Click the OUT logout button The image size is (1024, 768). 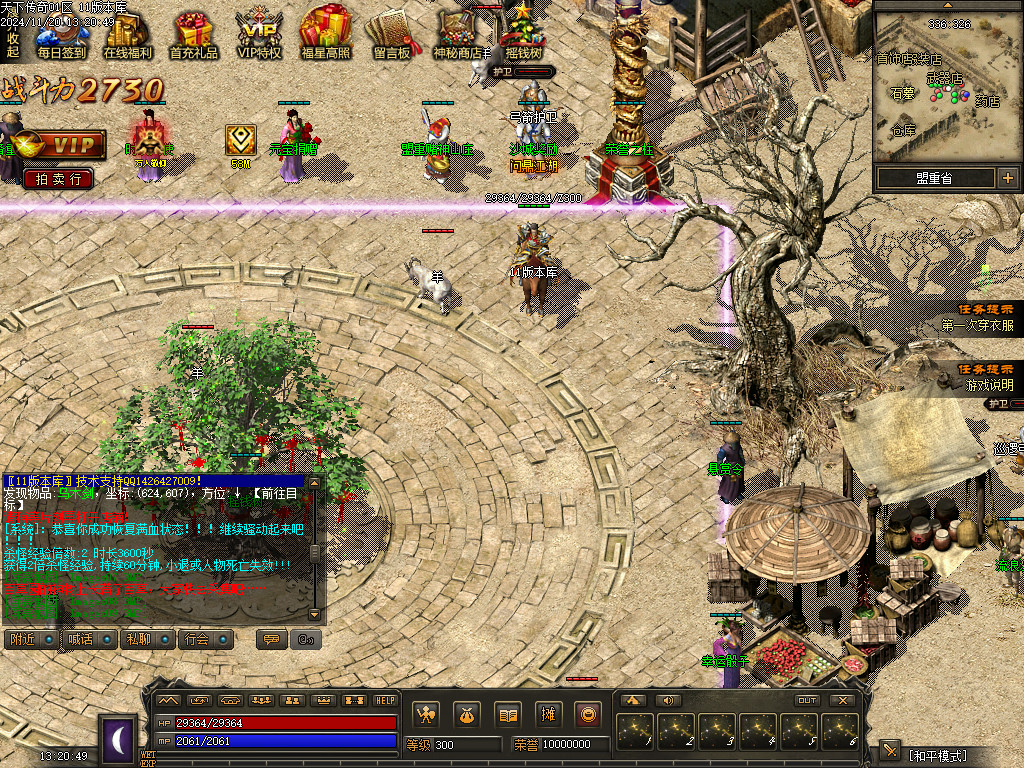click(x=807, y=700)
